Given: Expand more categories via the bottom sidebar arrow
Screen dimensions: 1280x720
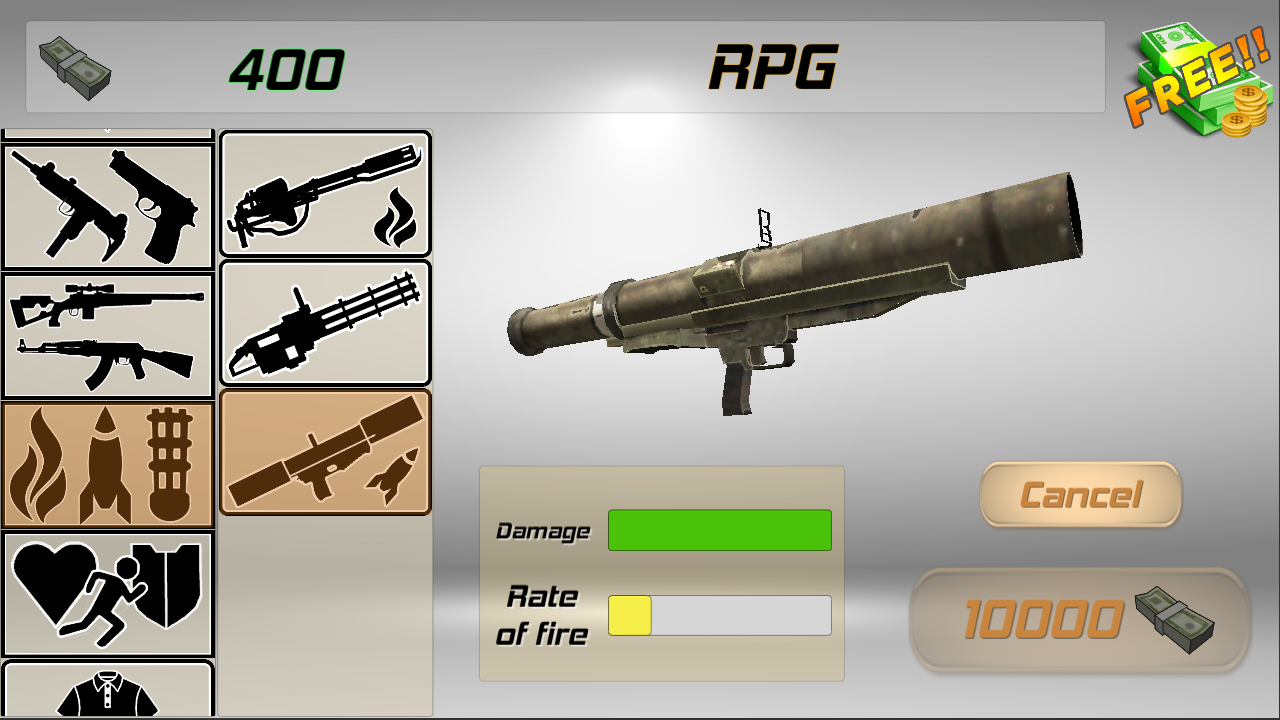Looking at the screenshot, I should [x=107, y=716].
